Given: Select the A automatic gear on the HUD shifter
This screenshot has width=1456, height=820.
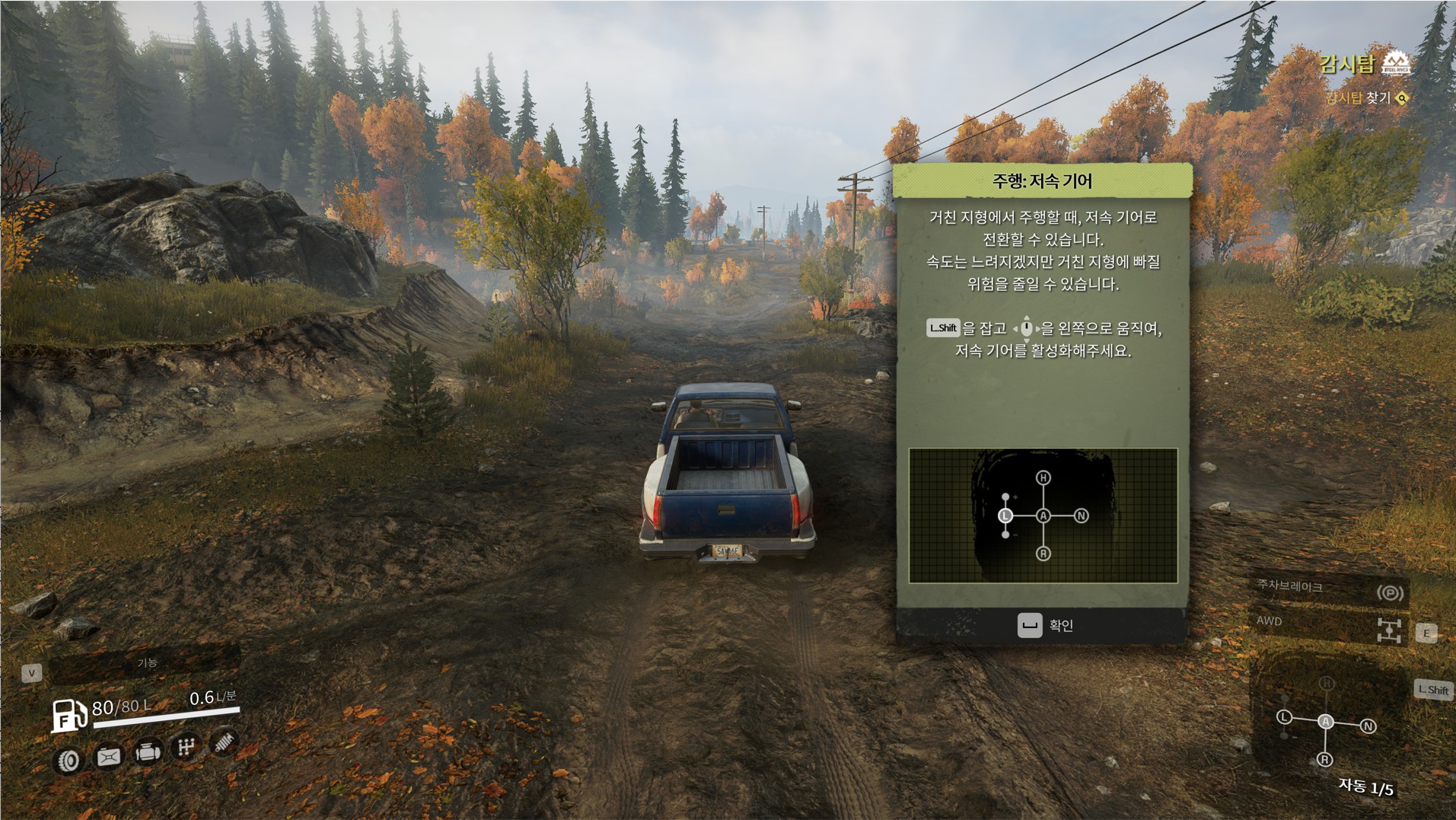Looking at the screenshot, I should pyautogui.click(x=1326, y=721).
